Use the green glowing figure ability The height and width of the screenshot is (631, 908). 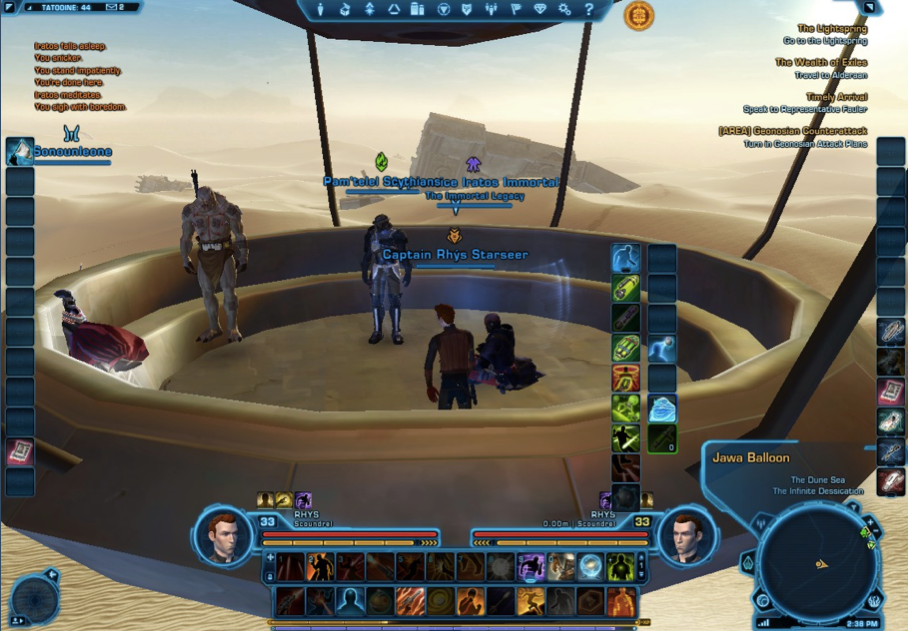click(620, 567)
